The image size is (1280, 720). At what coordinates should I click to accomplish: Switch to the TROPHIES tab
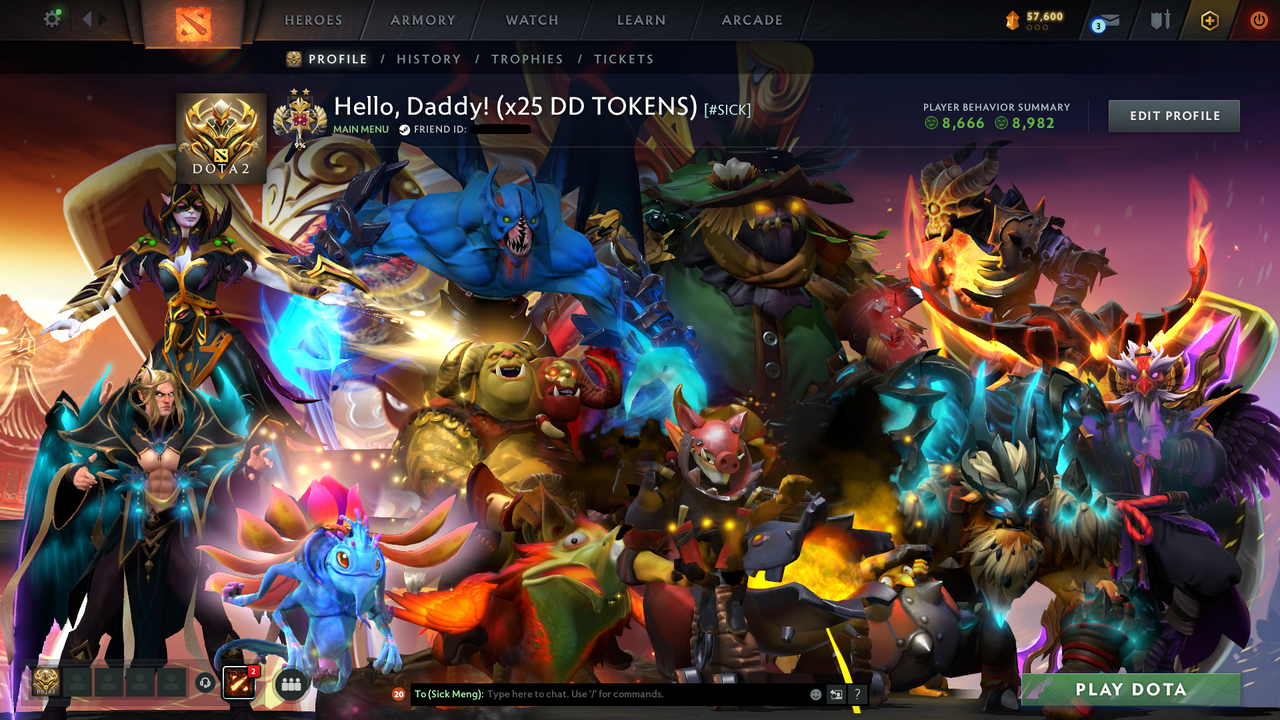click(x=528, y=59)
